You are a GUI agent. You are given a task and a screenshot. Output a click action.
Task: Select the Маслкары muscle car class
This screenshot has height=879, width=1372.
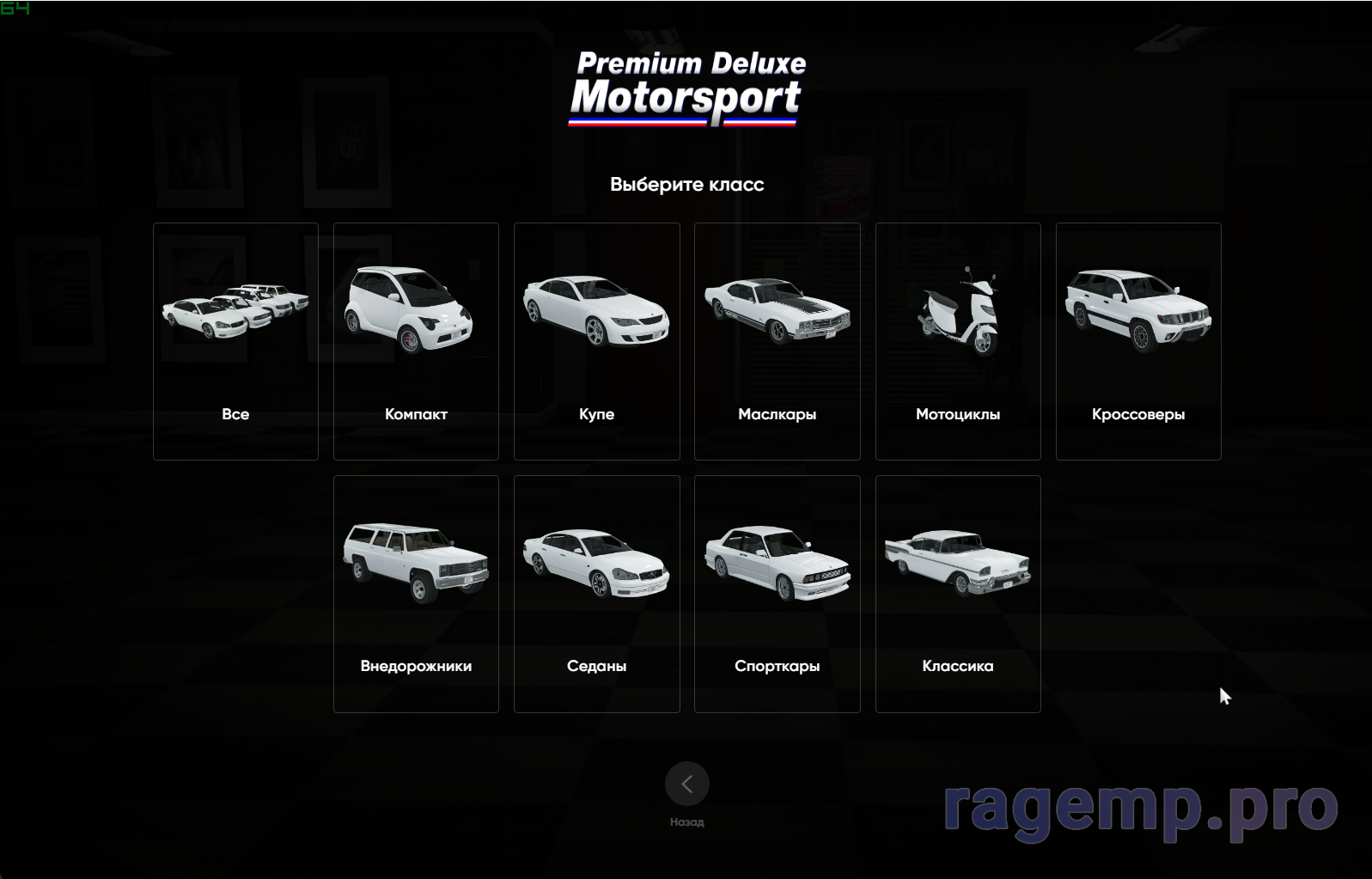pyautogui.click(x=777, y=341)
